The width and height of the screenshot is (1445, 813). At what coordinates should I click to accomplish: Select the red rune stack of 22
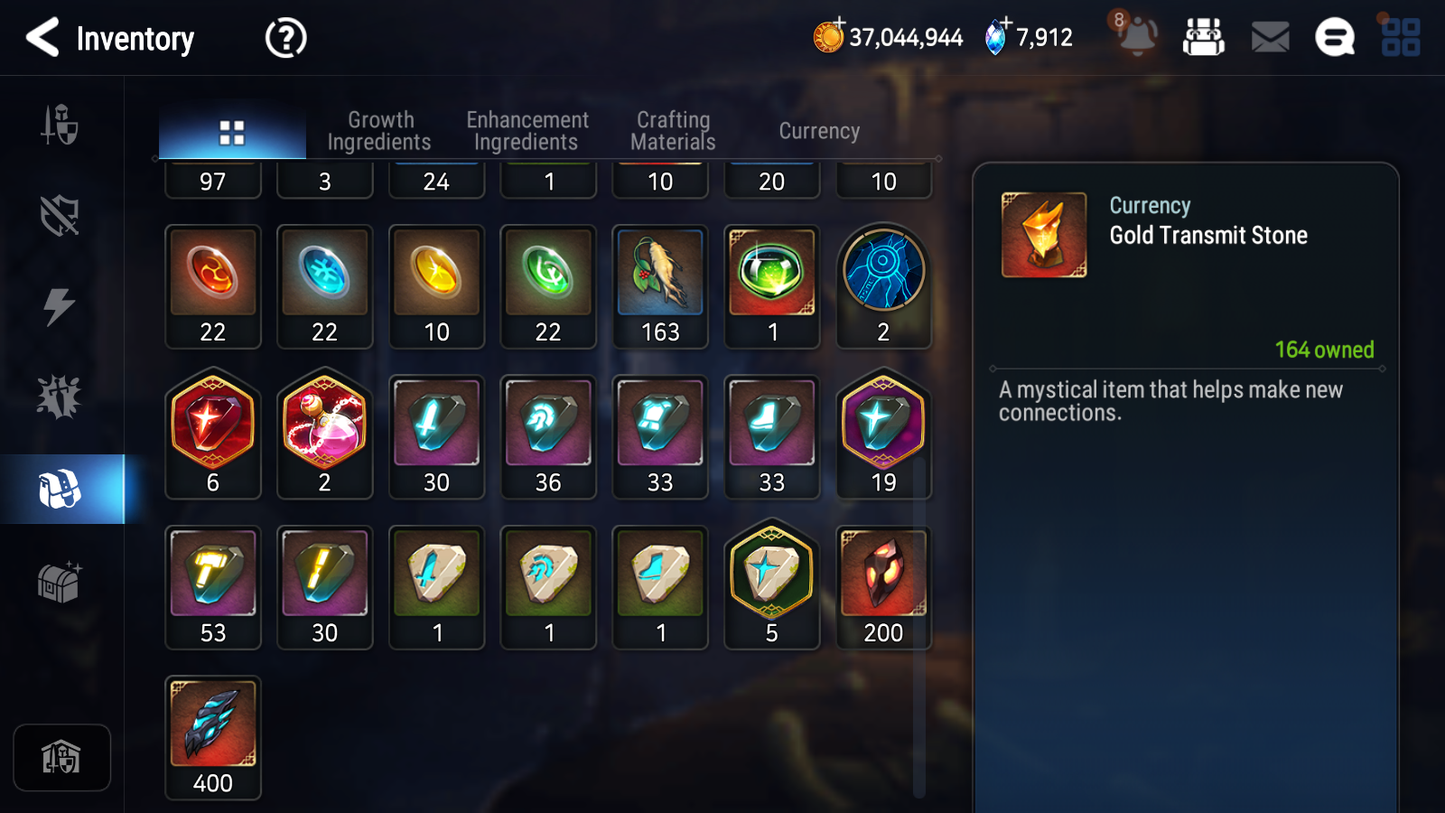213,286
